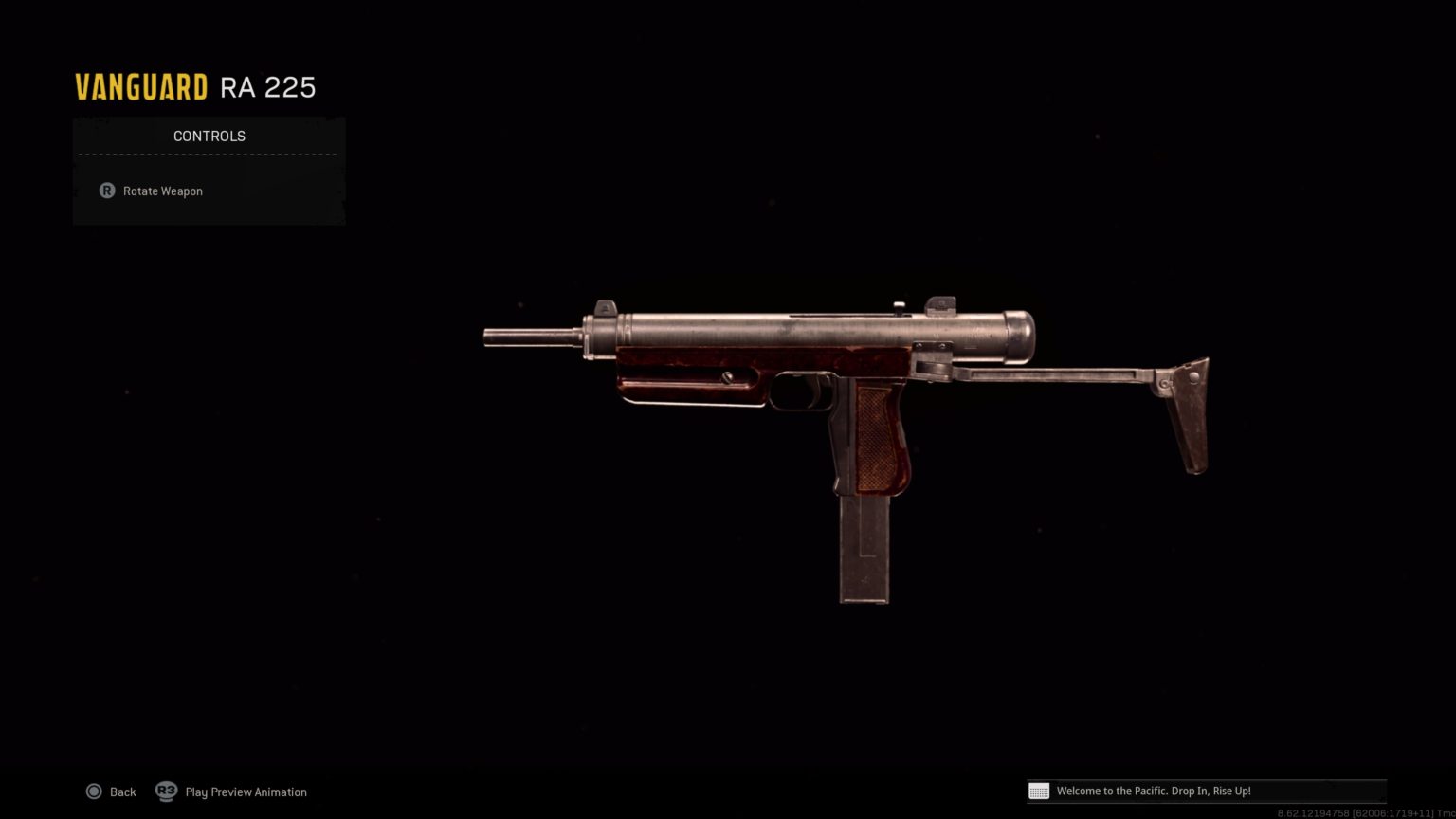Click Play Preview Animation
The image size is (1456, 819).
[x=246, y=792]
